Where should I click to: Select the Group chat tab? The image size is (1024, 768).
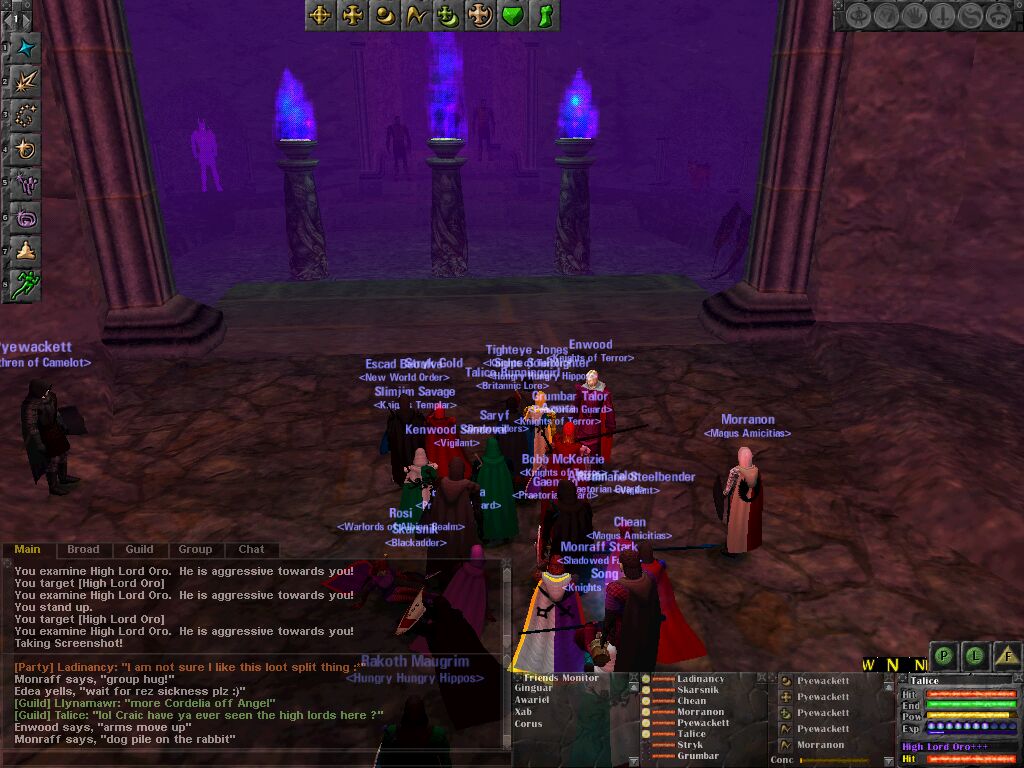pyautogui.click(x=195, y=549)
